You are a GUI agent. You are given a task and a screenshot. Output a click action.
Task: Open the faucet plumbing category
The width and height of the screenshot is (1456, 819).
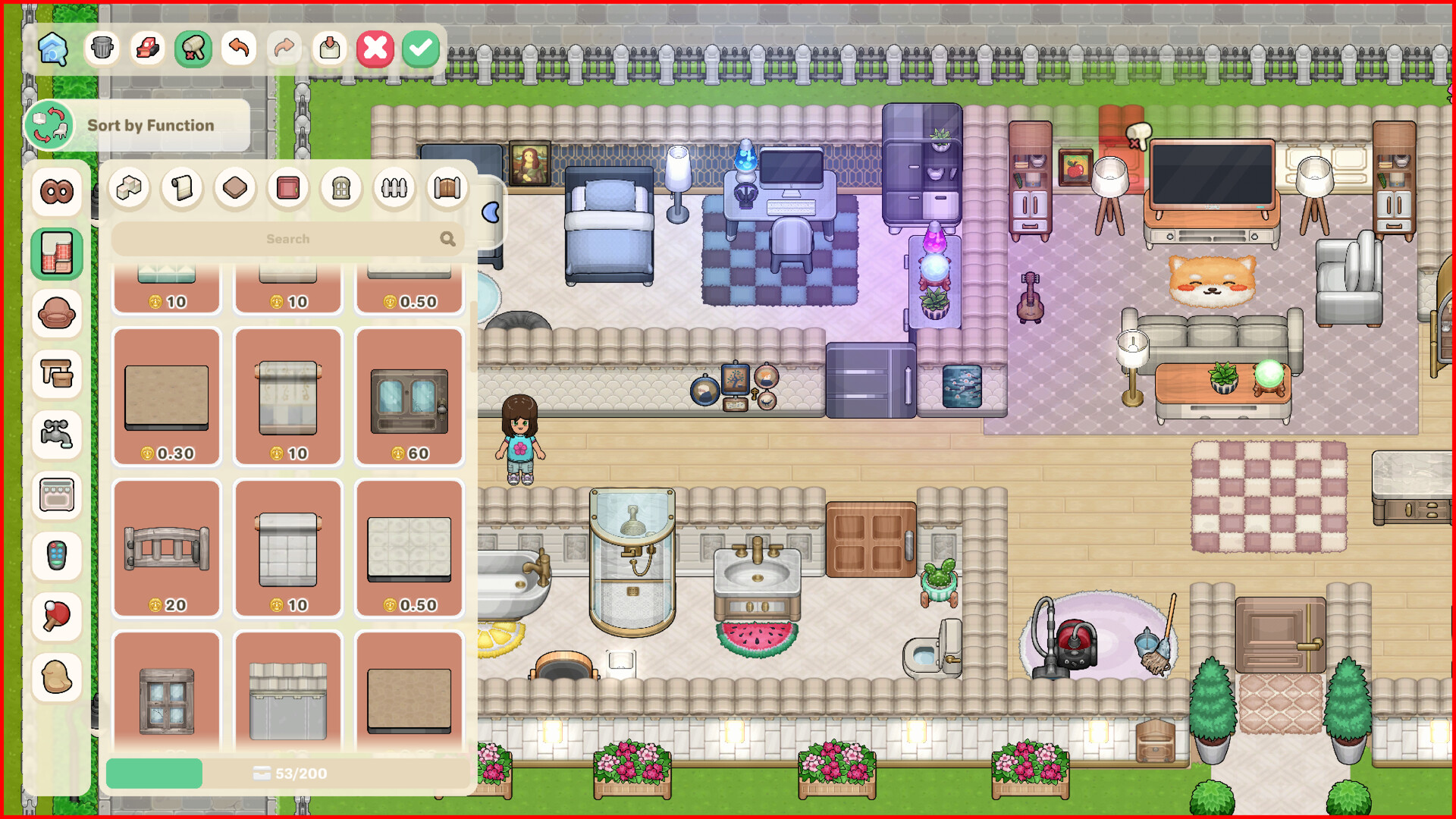57,435
